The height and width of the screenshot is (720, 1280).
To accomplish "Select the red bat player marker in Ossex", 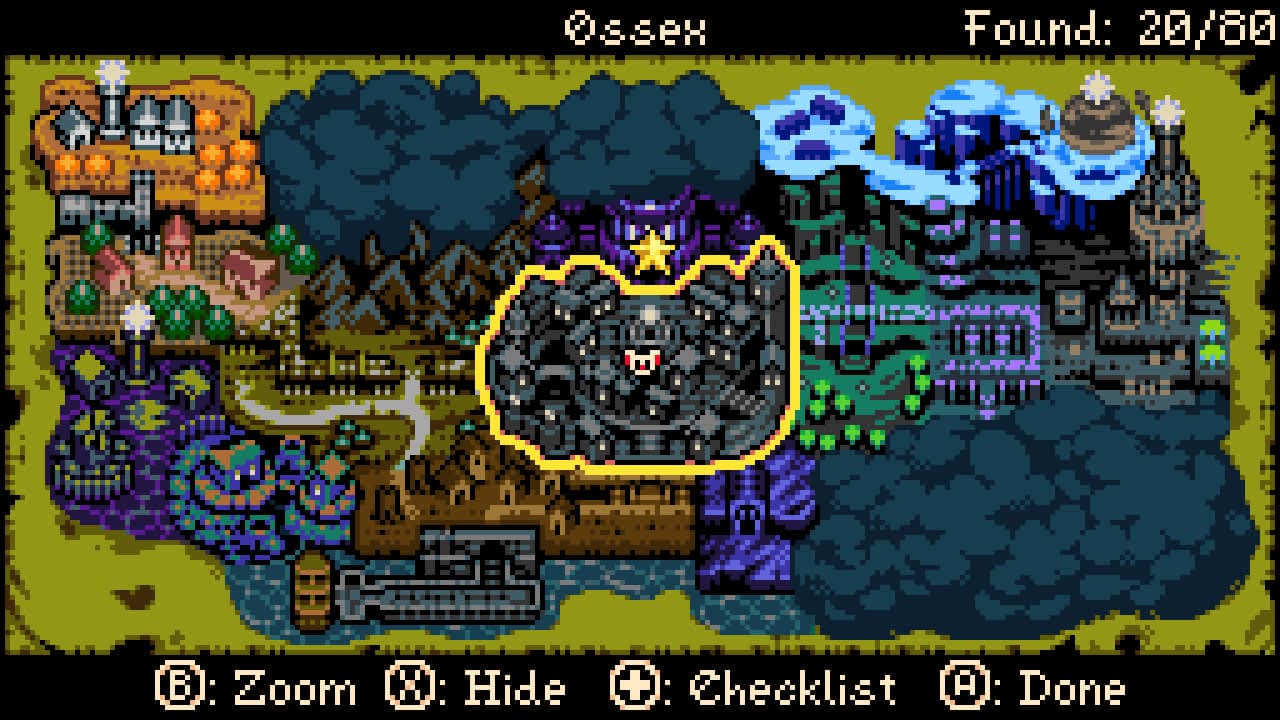I will 645,362.
